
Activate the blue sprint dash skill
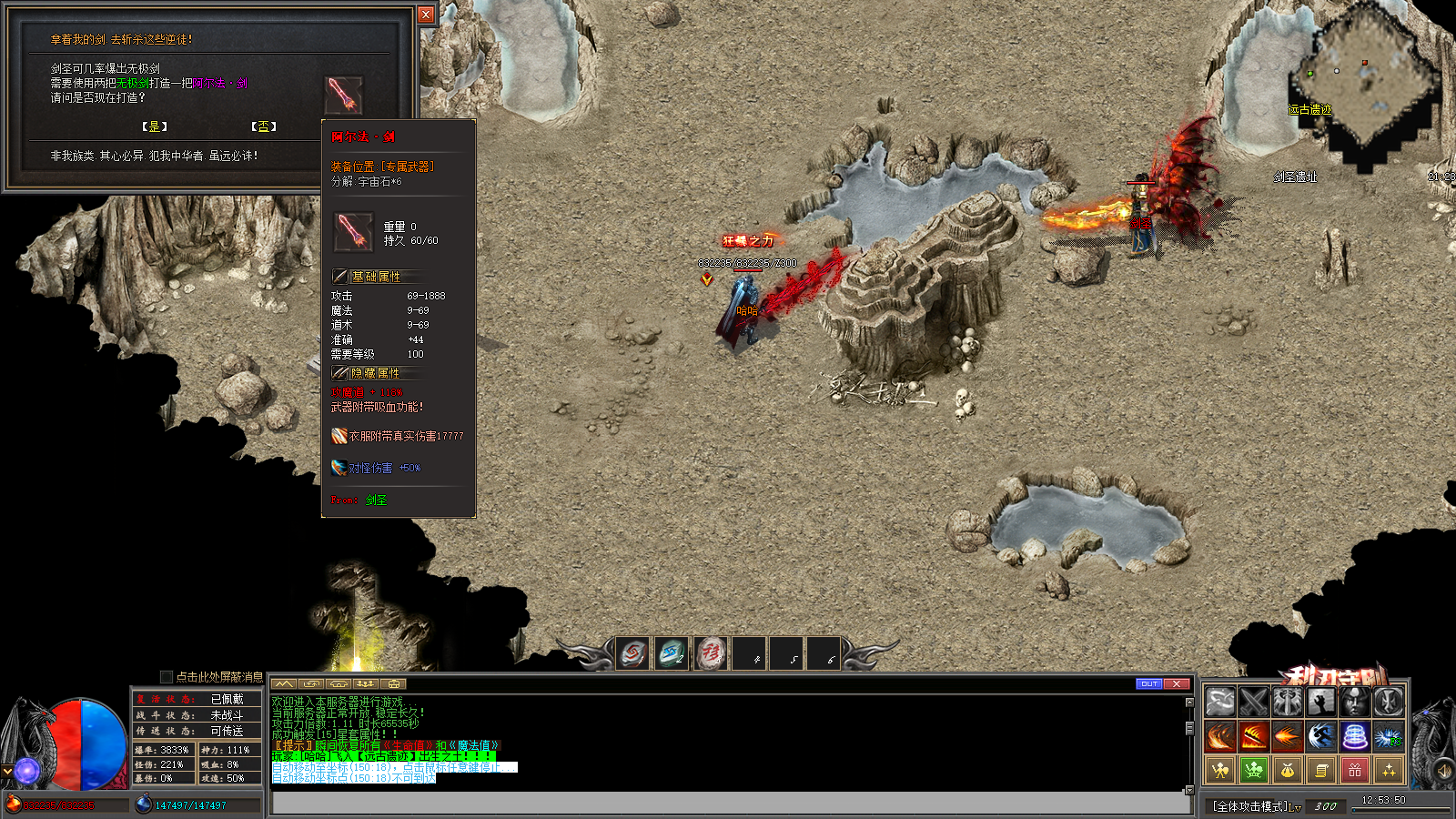pos(1320,735)
